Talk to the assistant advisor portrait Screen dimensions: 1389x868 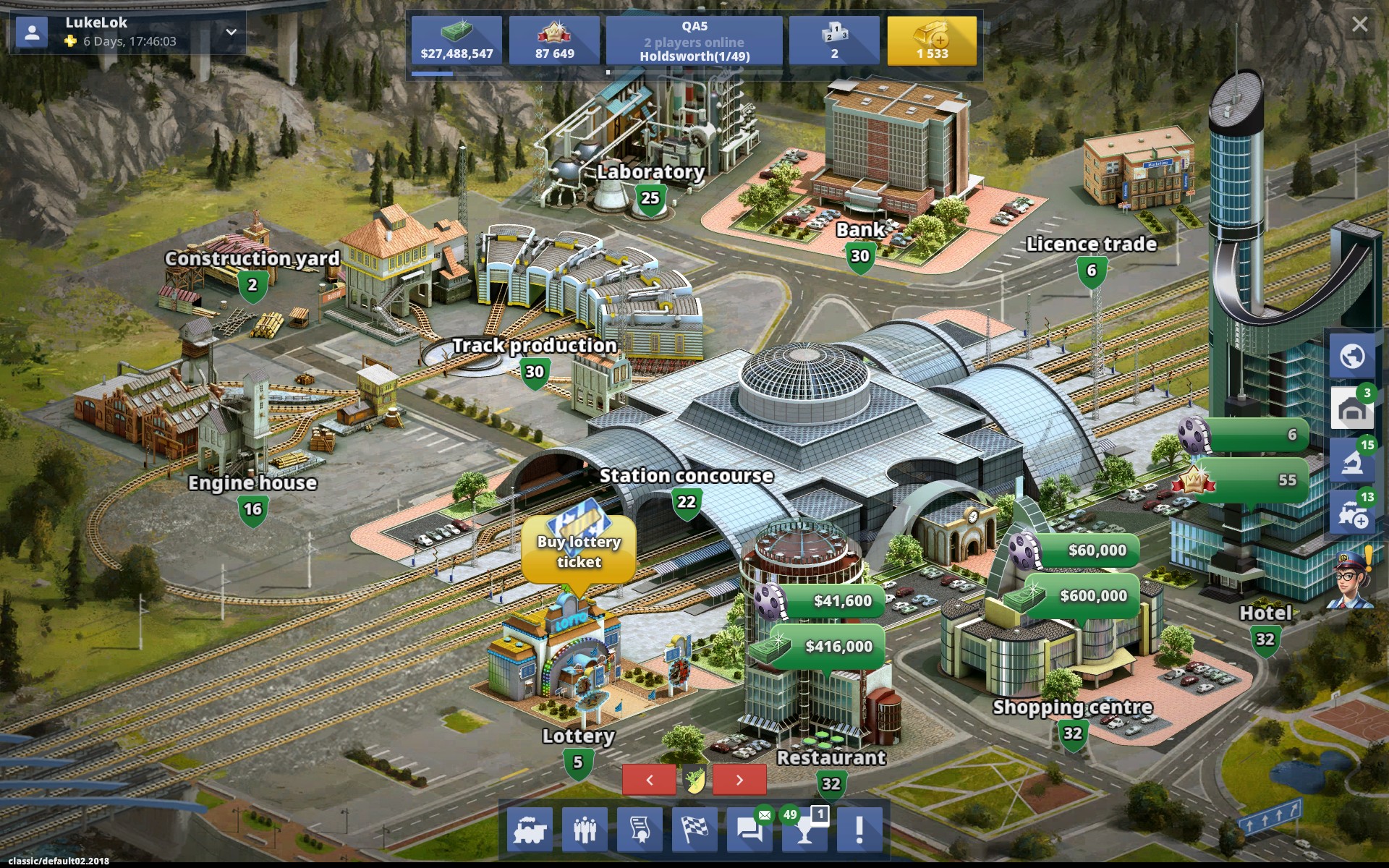click(x=1353, y=580)
